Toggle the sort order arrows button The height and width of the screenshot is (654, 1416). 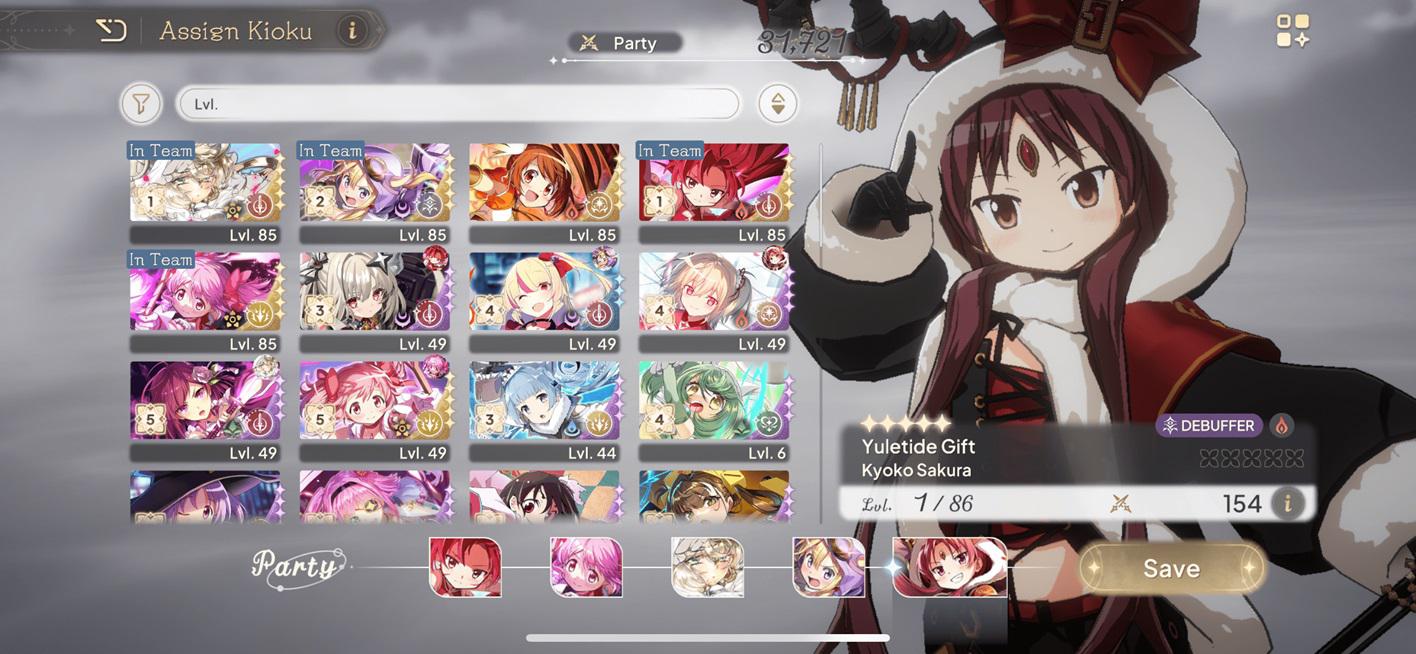click(x=777, y=103)
